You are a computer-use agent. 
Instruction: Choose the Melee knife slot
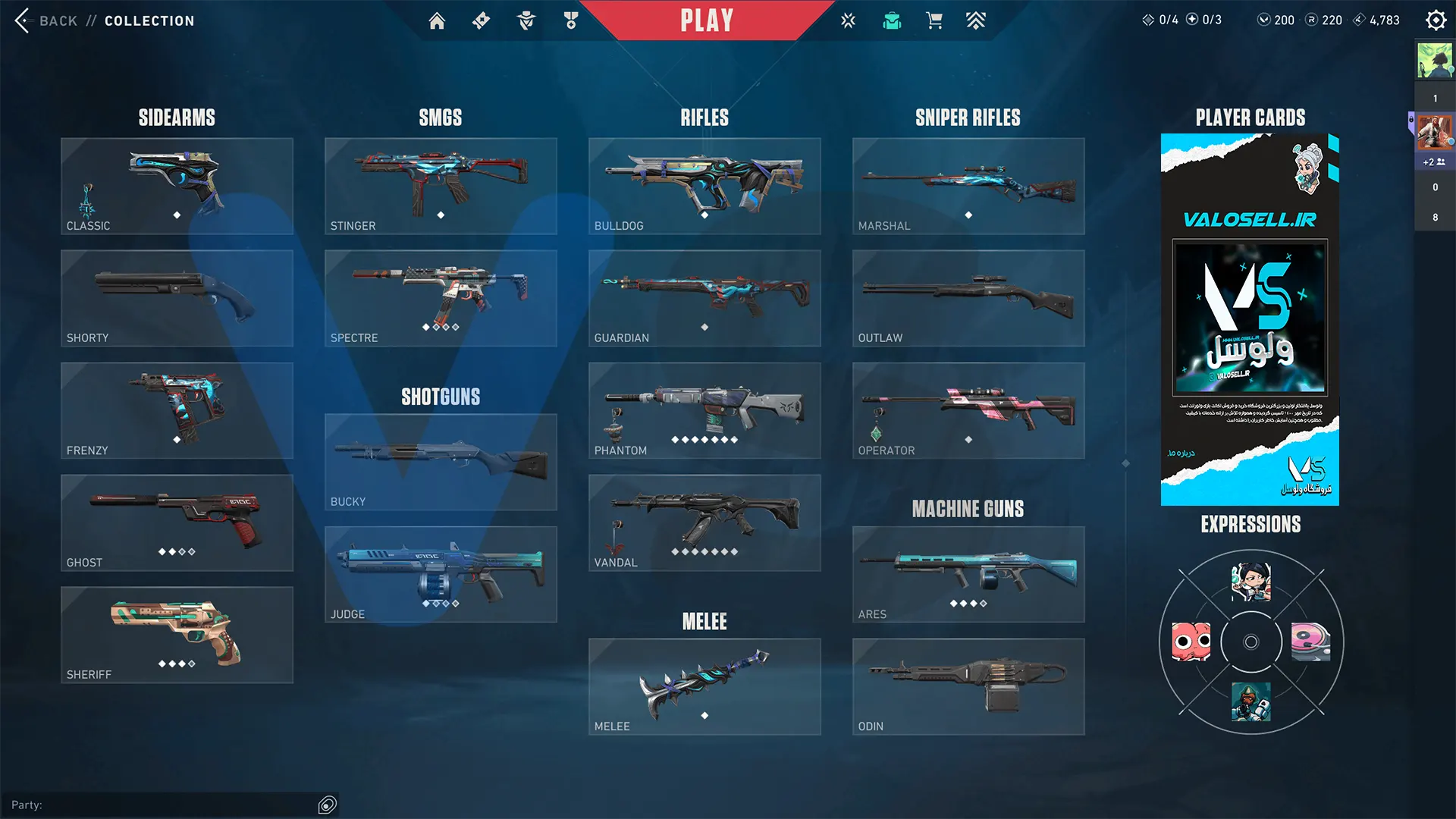pos(704,686)
